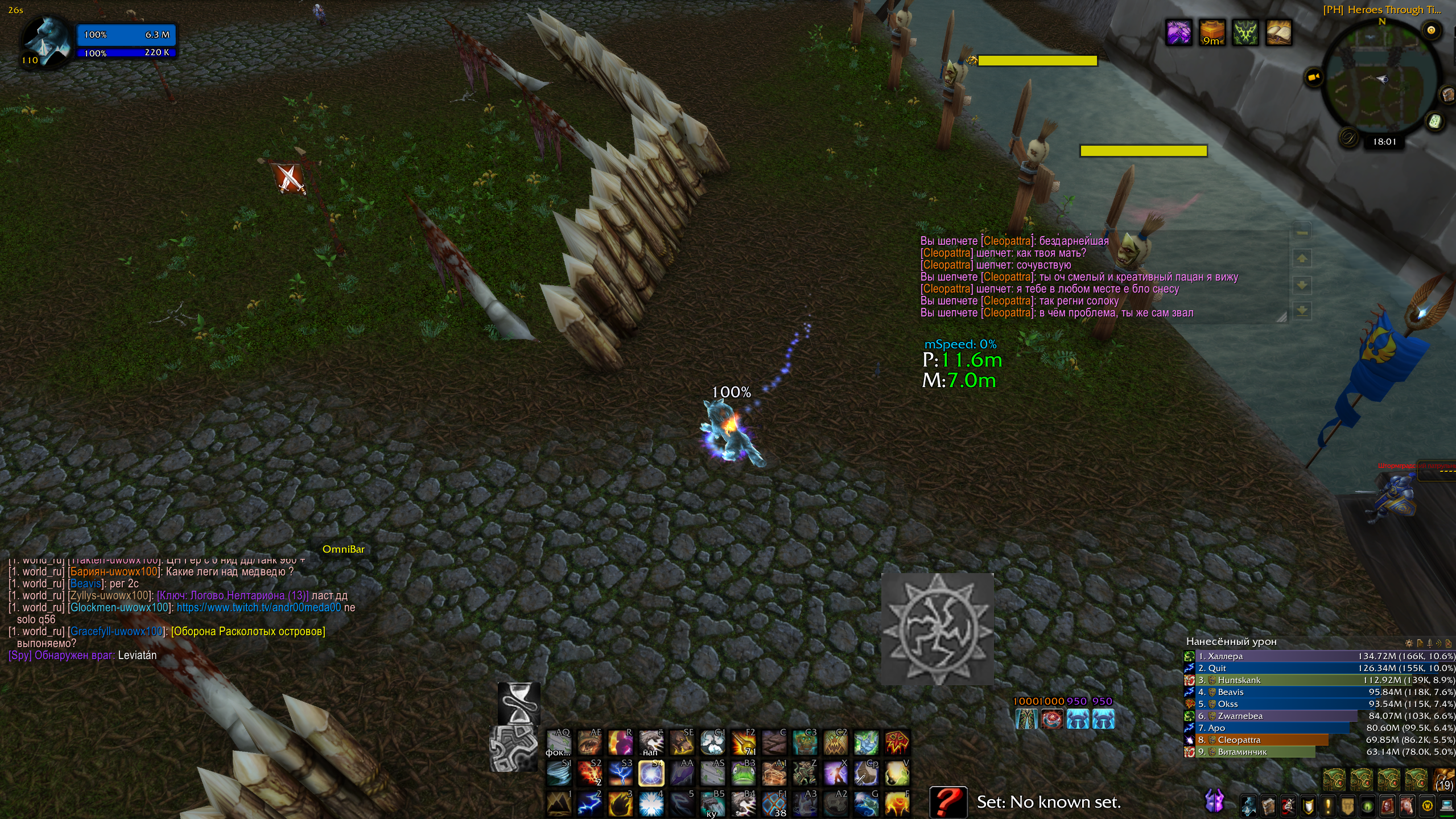Open the quest log exclamation mark button
Image resolution: width=1456 pixels, height=819 pixels.
pyautogui.click(x=1328, y=806)
